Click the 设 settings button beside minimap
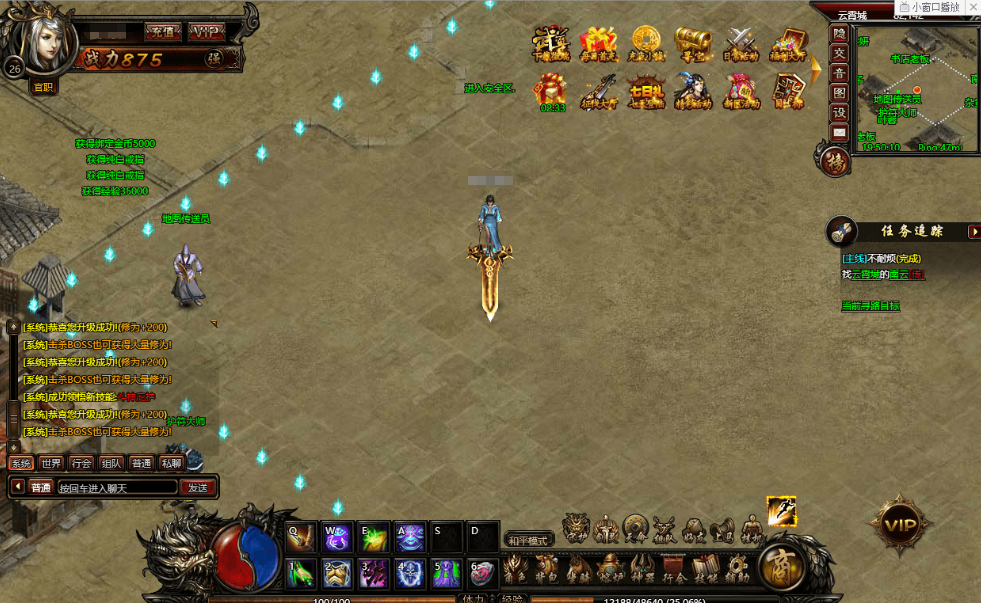This screenshot has height=603, width=981. [x=839, y=112]
